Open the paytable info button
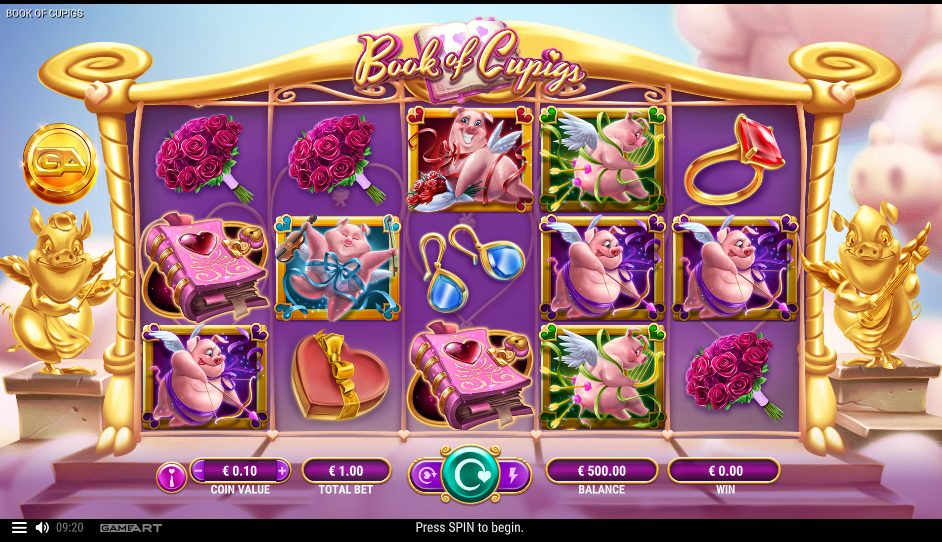This screenshot has height=542, width=942. (x=171, y=477)
